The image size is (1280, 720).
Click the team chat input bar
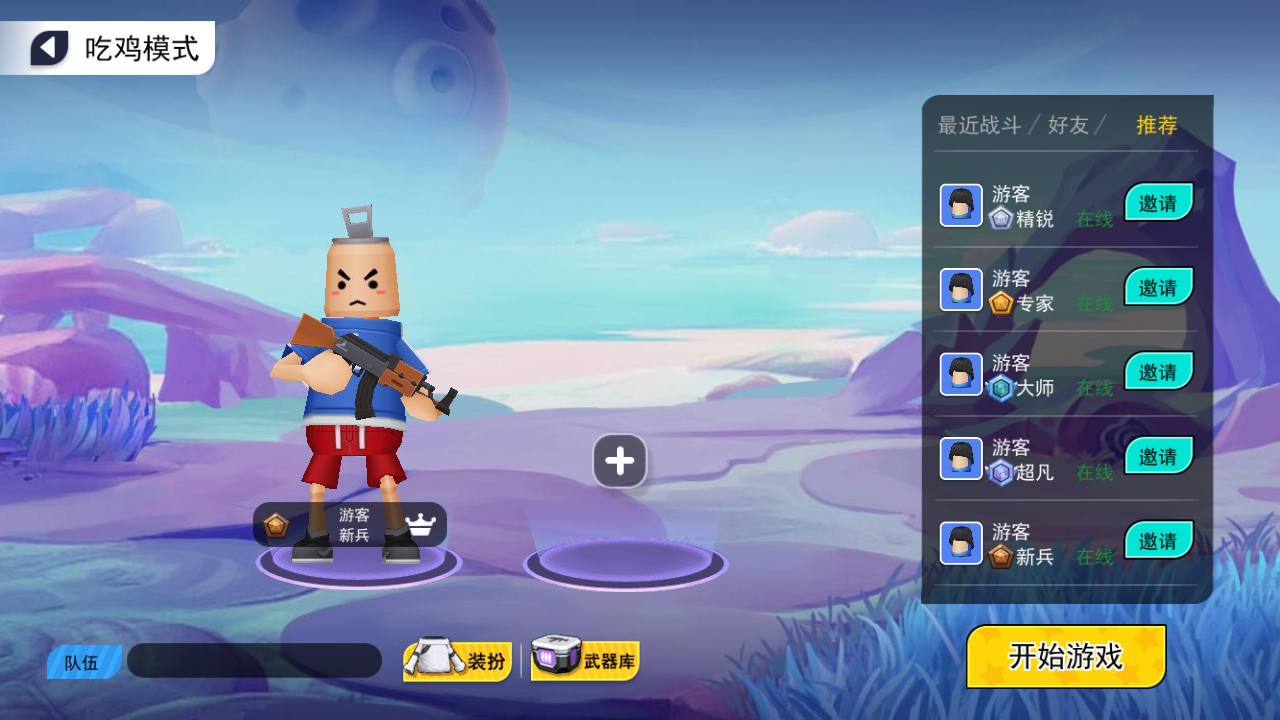[254, 661]
